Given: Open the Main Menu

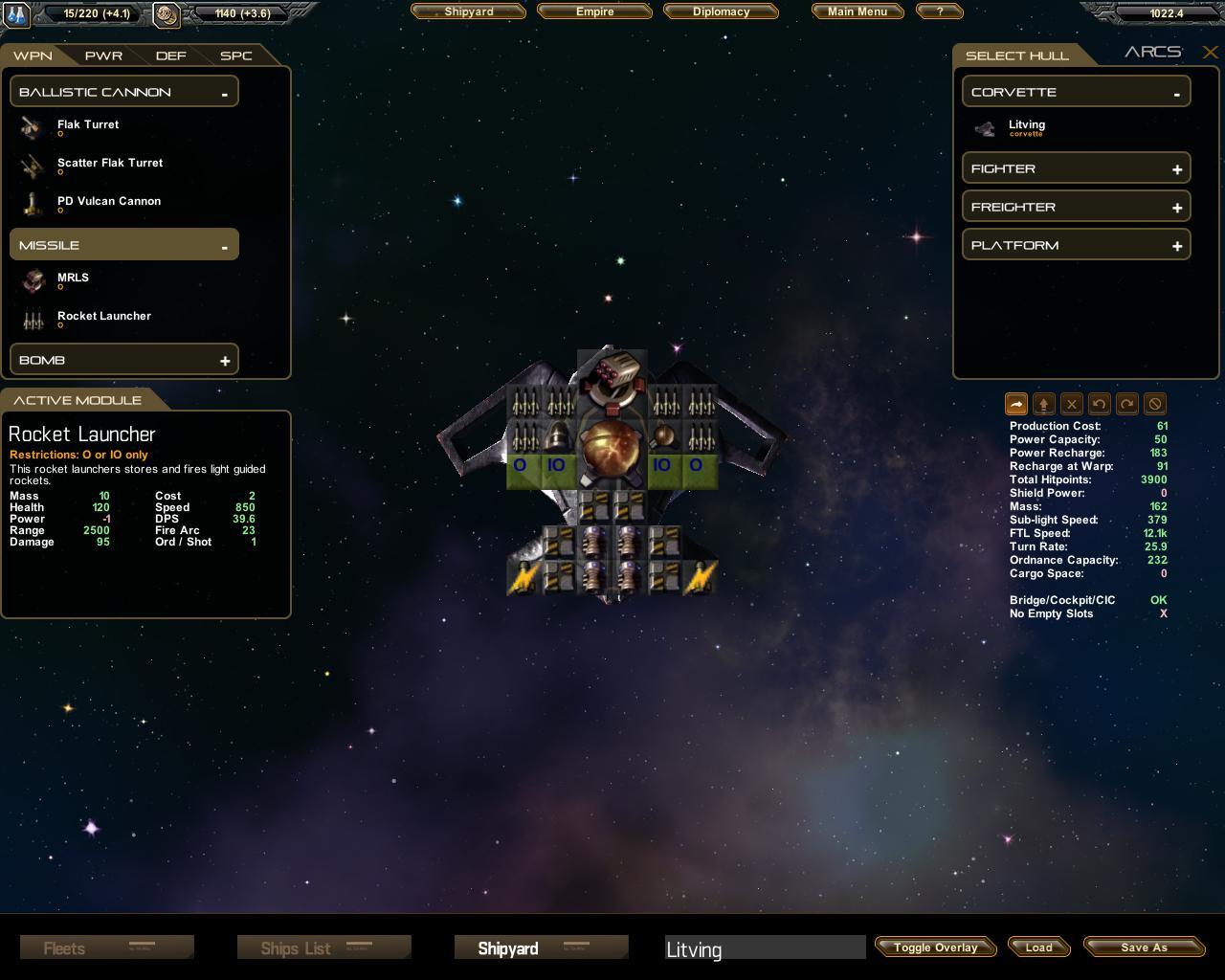Looking at the screenshot, I should (857, 11).
